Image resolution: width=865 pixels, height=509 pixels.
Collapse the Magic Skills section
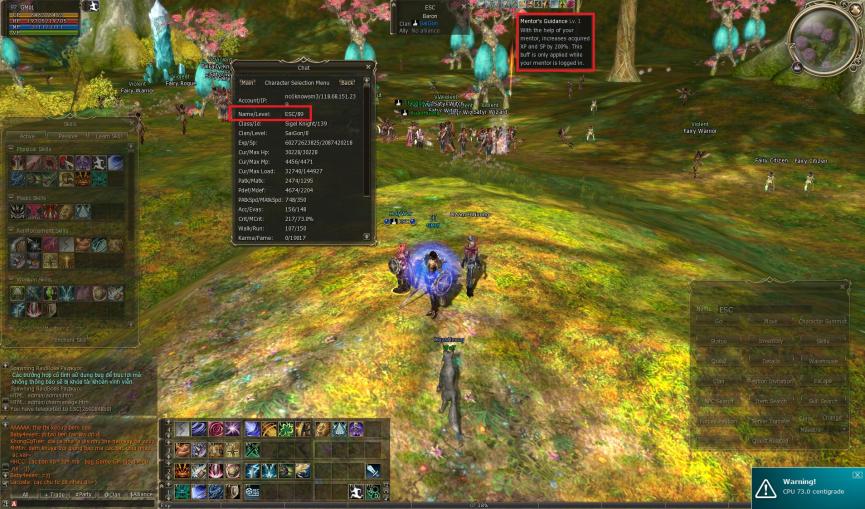click(x=11, y=198)
